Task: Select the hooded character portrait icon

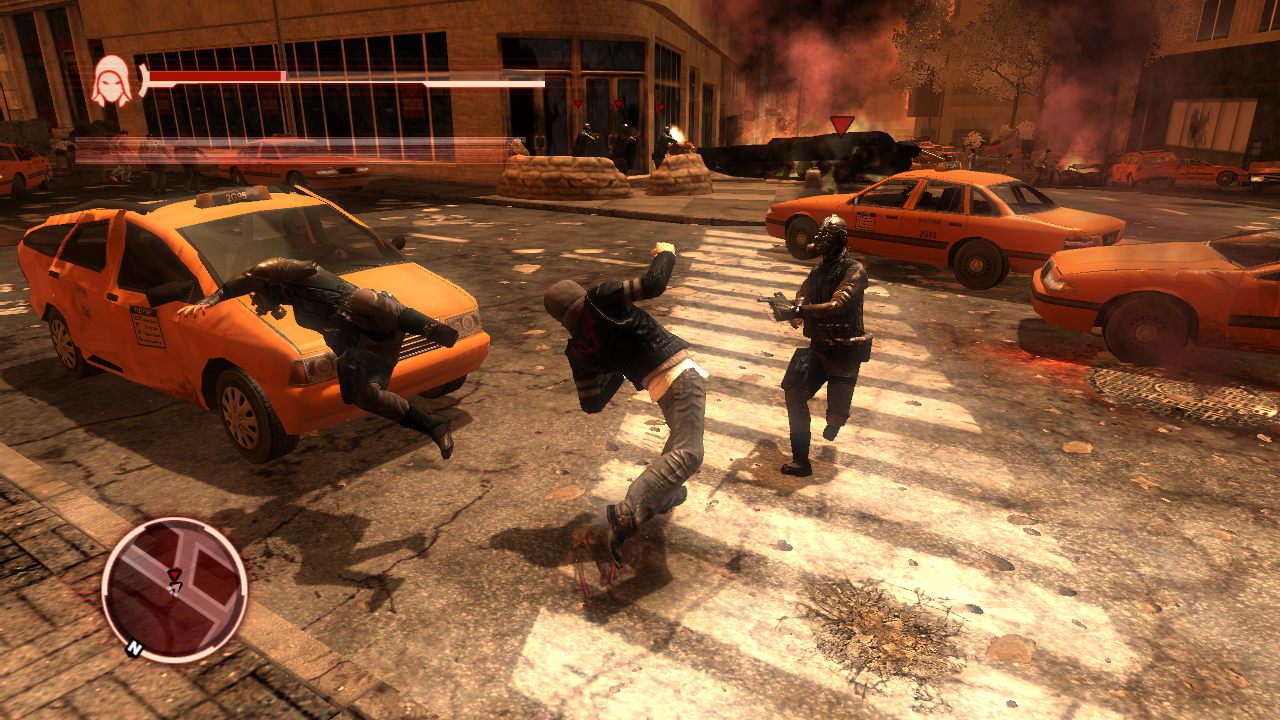Action: click(x=112, y=80)
